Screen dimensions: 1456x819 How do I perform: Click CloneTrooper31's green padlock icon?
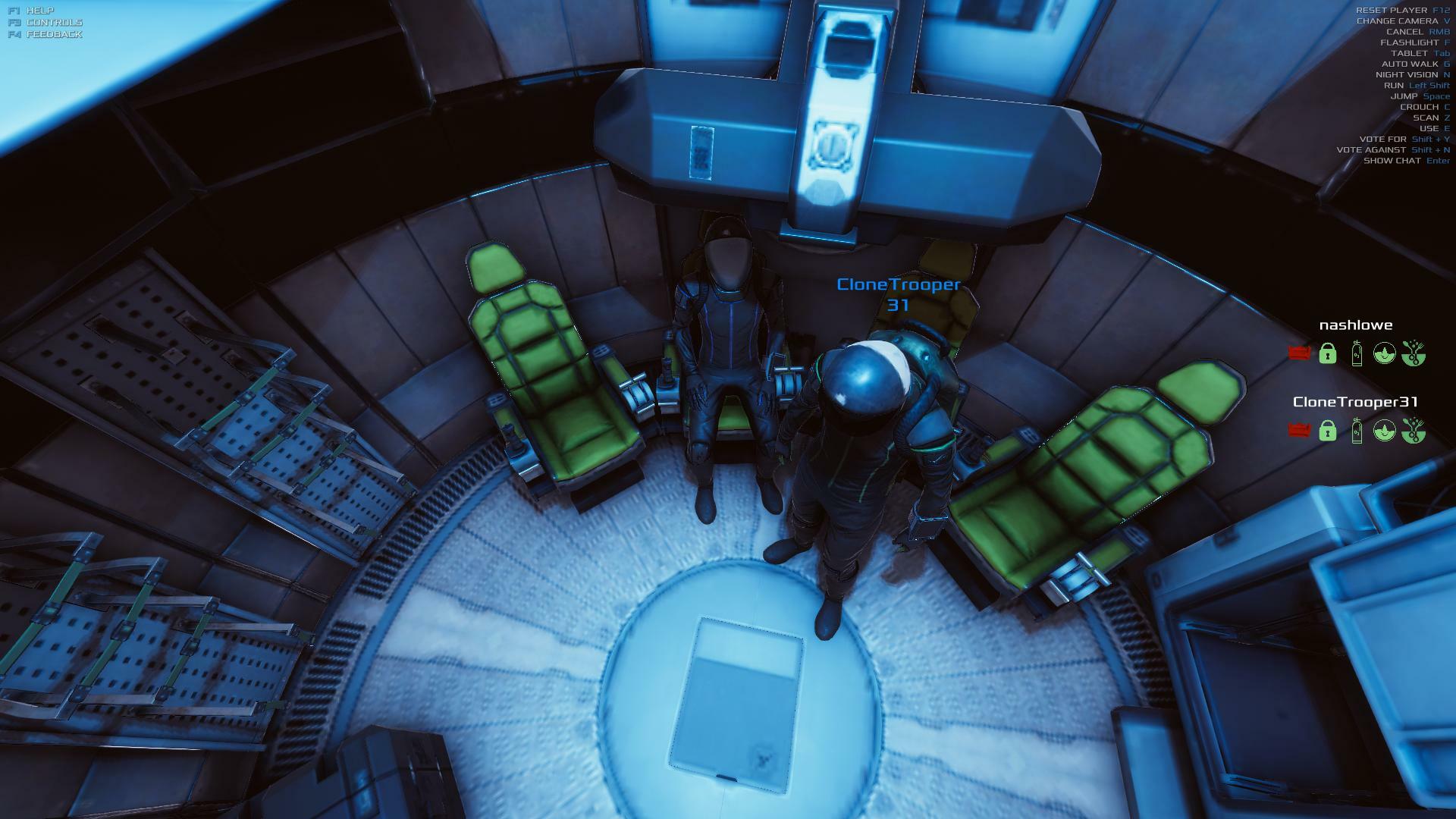click(x=1327, y=431)
